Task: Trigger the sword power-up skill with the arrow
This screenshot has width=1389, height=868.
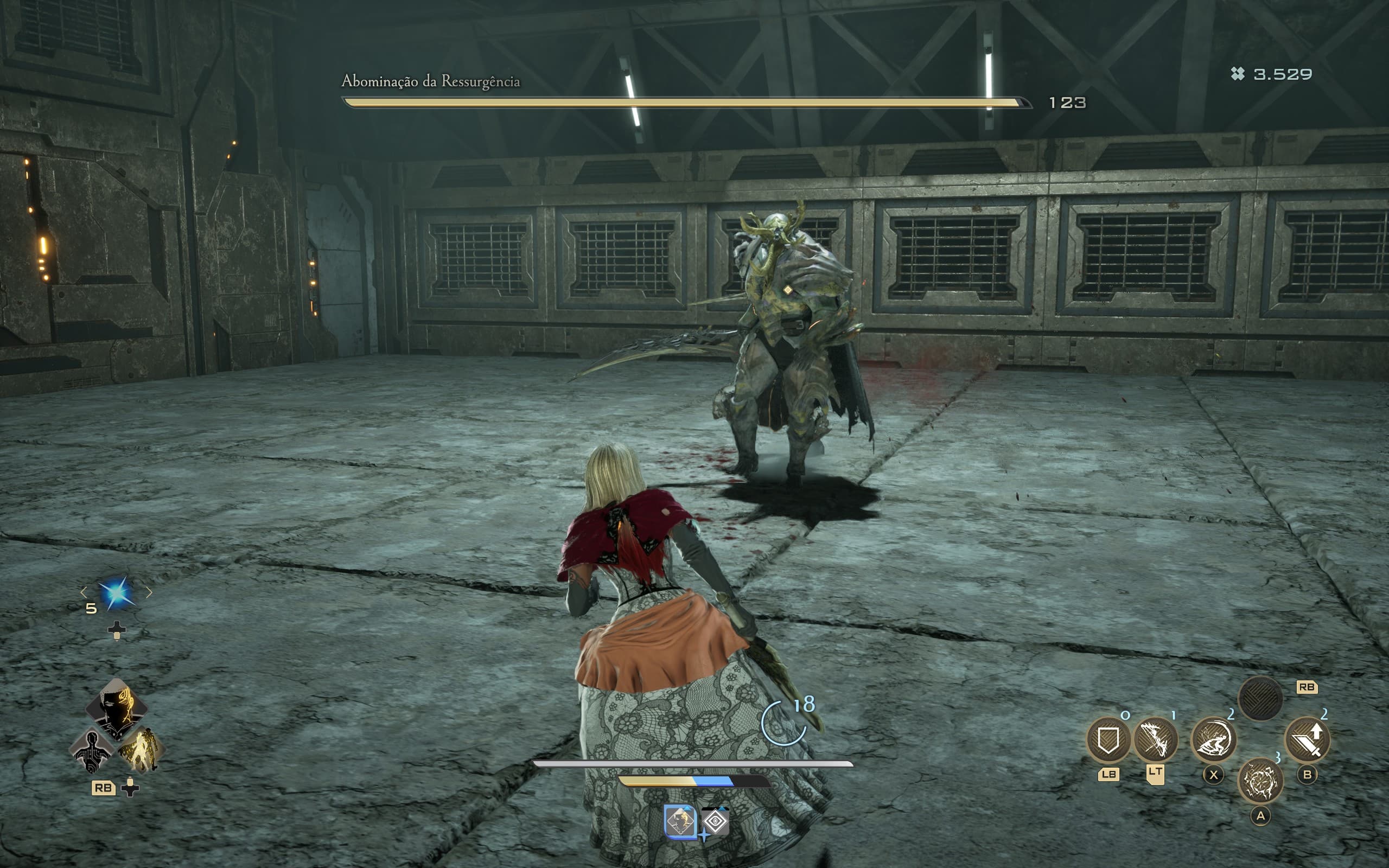Action: point(1308,740)
